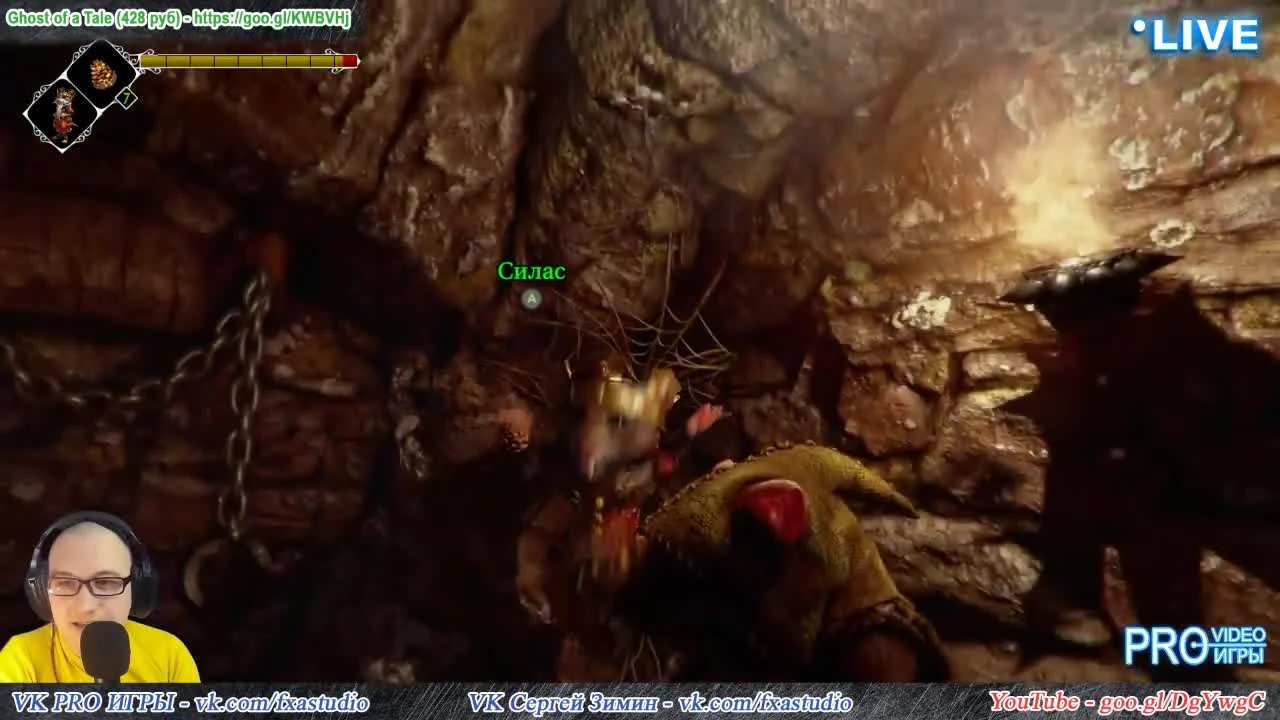Open the goo.gl/KWBVHj game store link

[x=272, y=17]
